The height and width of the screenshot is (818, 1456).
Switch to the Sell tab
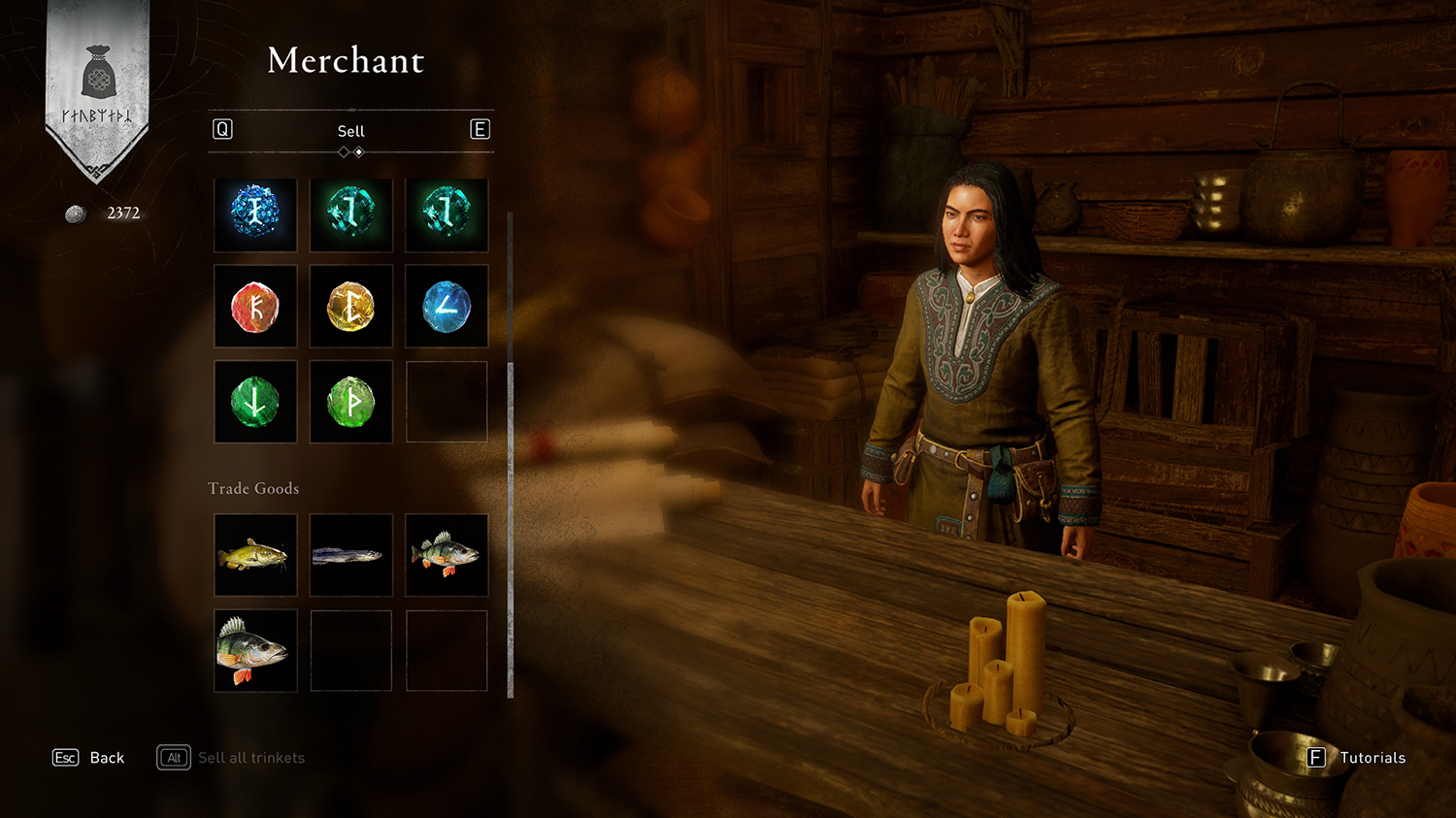[350, 130]
